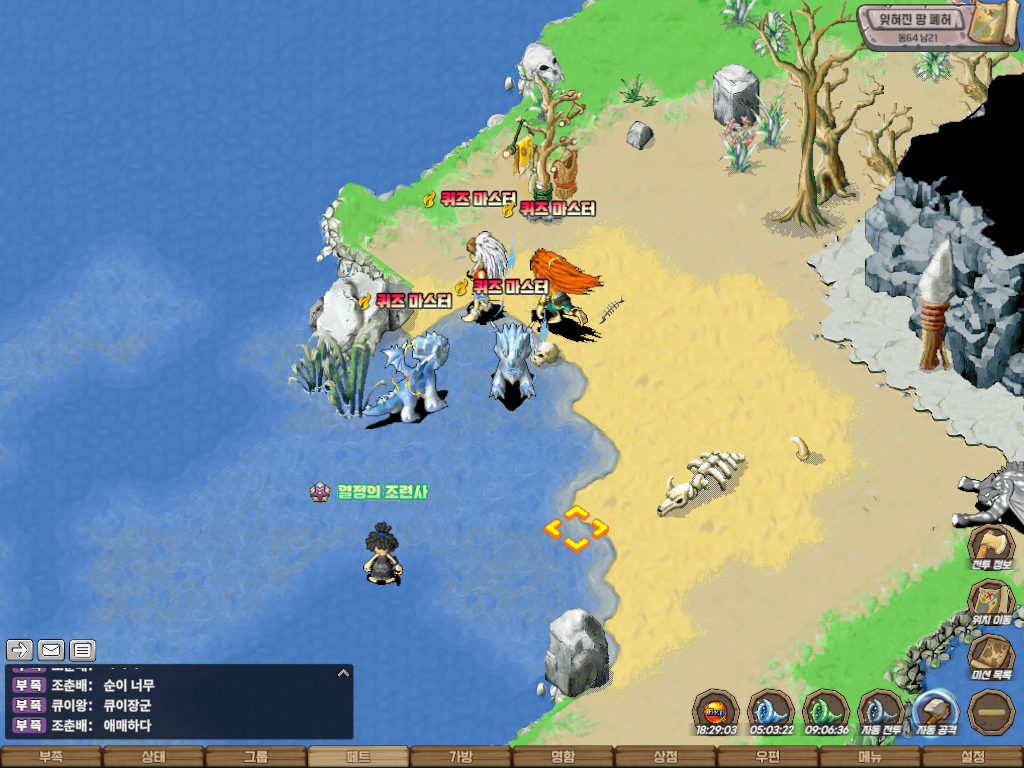
Task: Toggle 자동 전투 auto battle
Action: point(881,712)
